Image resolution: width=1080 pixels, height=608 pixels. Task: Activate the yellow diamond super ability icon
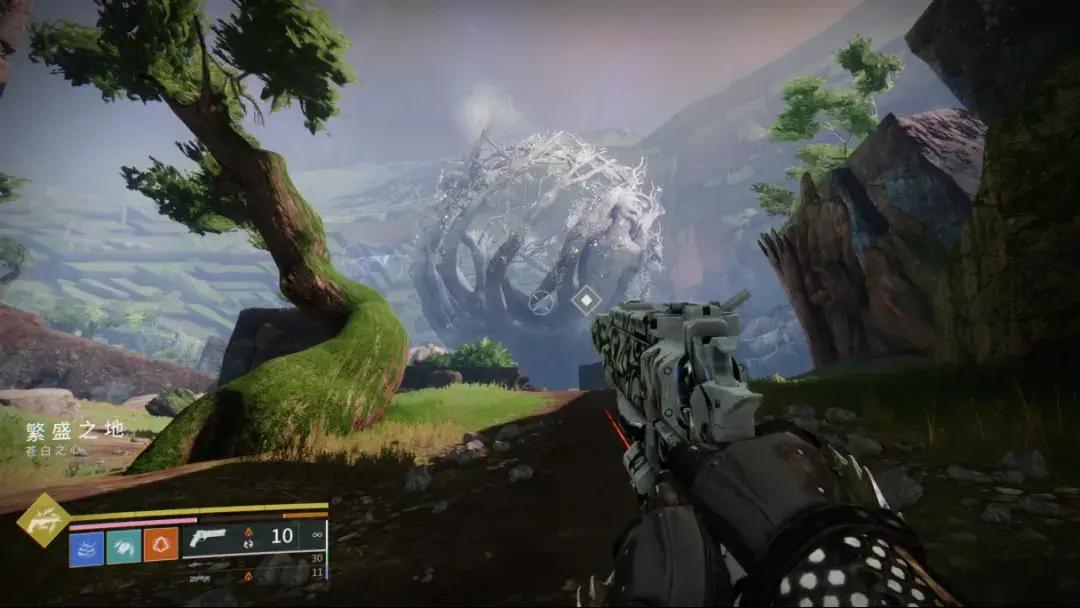43,520
